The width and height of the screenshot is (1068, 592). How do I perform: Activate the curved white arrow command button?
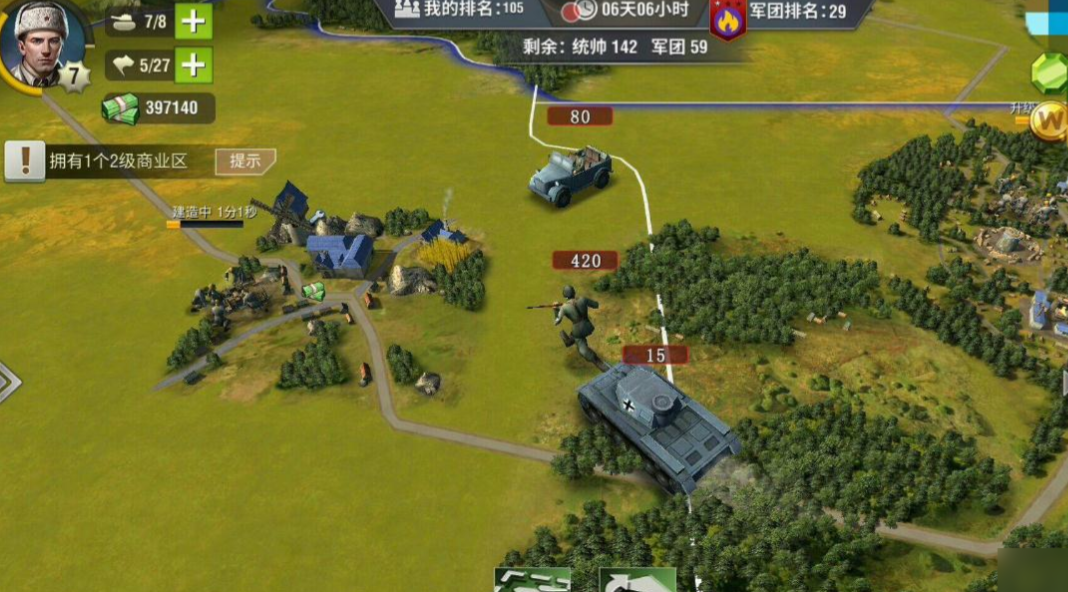(637, 580)
